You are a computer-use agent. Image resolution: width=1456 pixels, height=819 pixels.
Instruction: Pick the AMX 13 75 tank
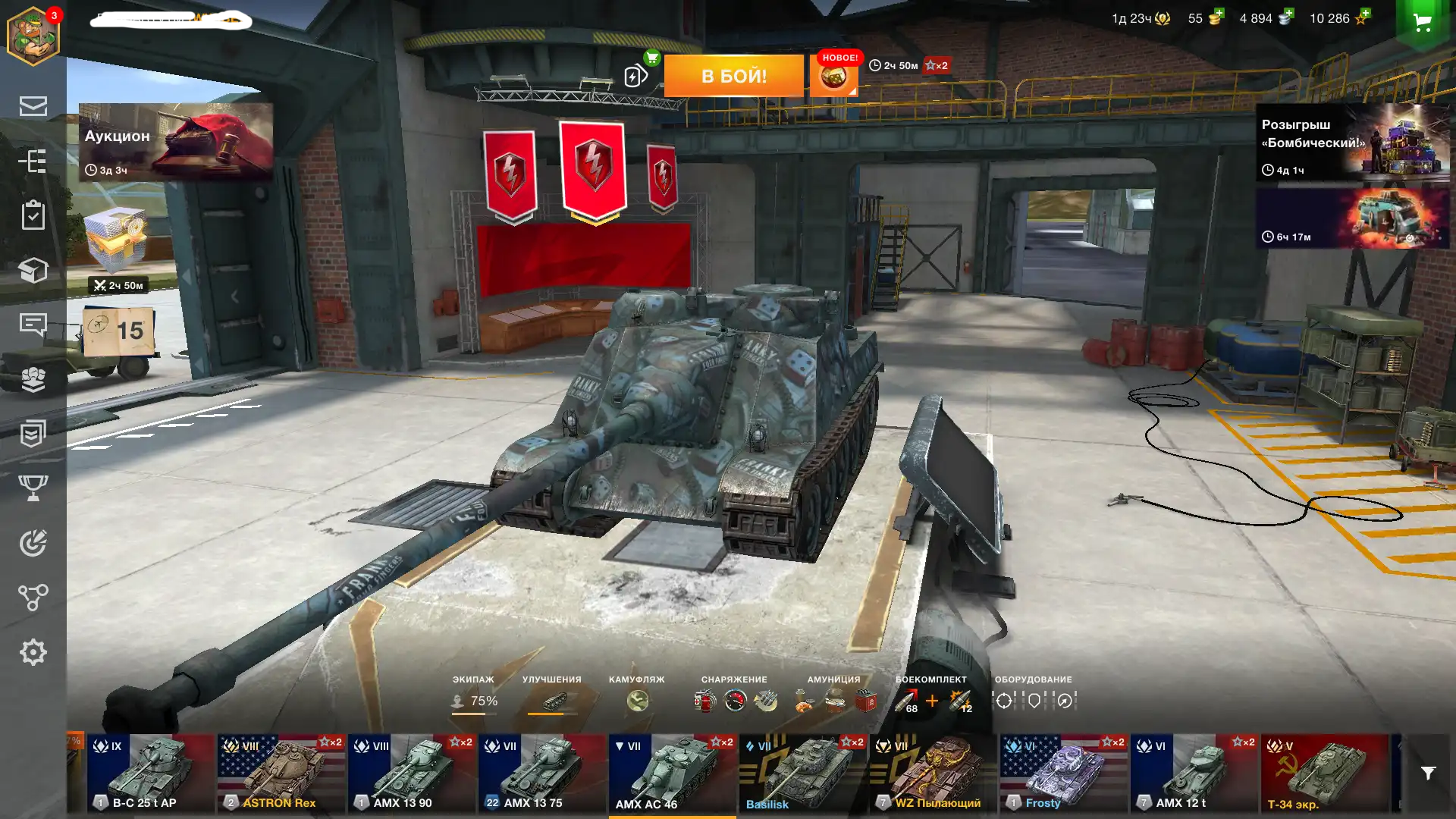click(x=542, y=773)
